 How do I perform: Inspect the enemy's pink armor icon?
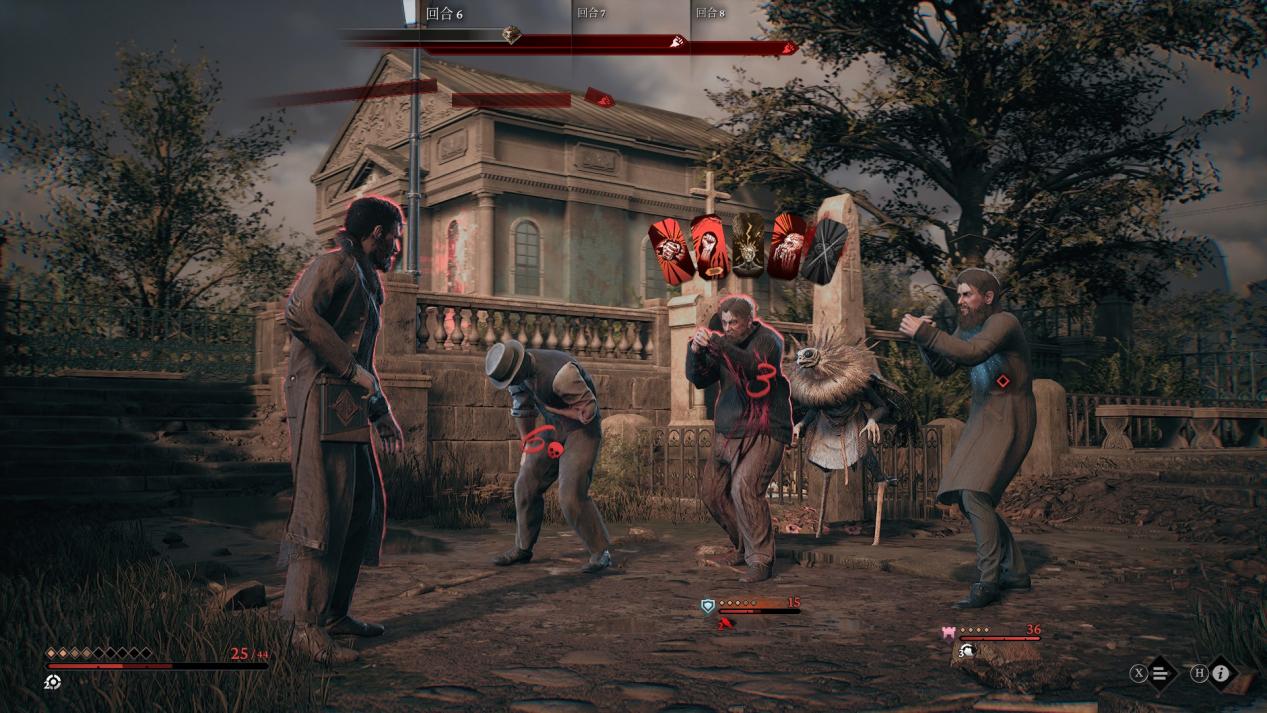948,632
